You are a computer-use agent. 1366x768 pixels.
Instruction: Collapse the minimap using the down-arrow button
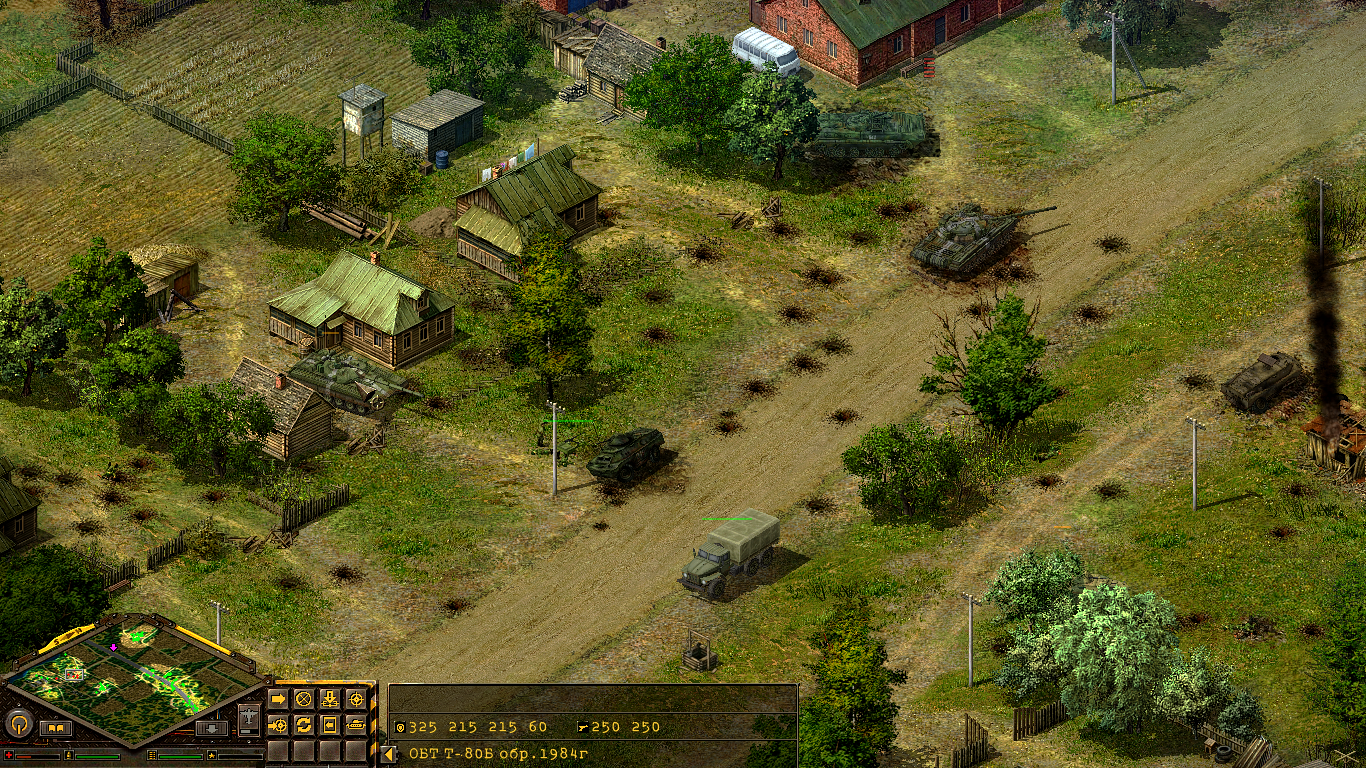point(211,728)
